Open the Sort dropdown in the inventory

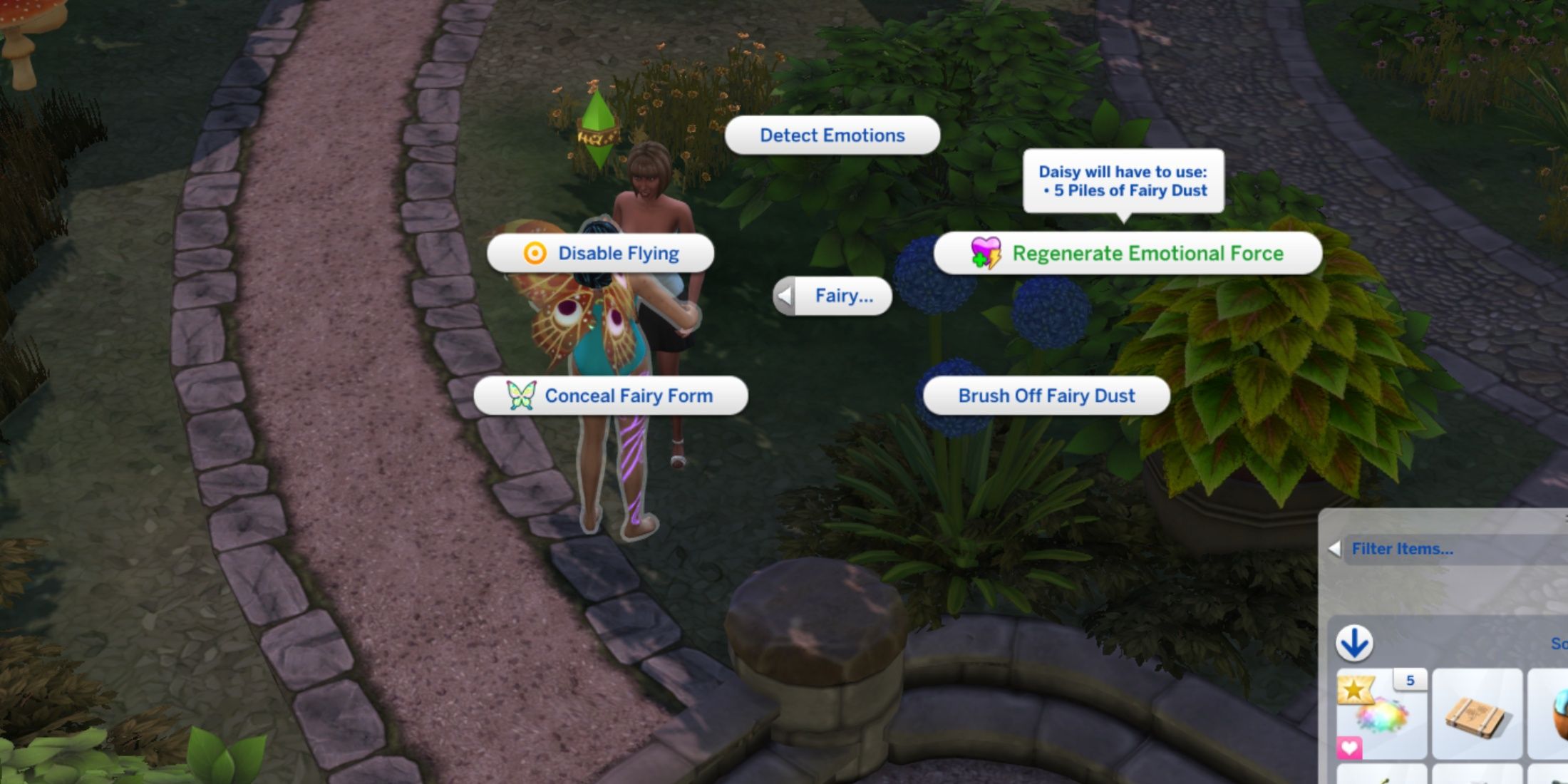[1557, 644]
